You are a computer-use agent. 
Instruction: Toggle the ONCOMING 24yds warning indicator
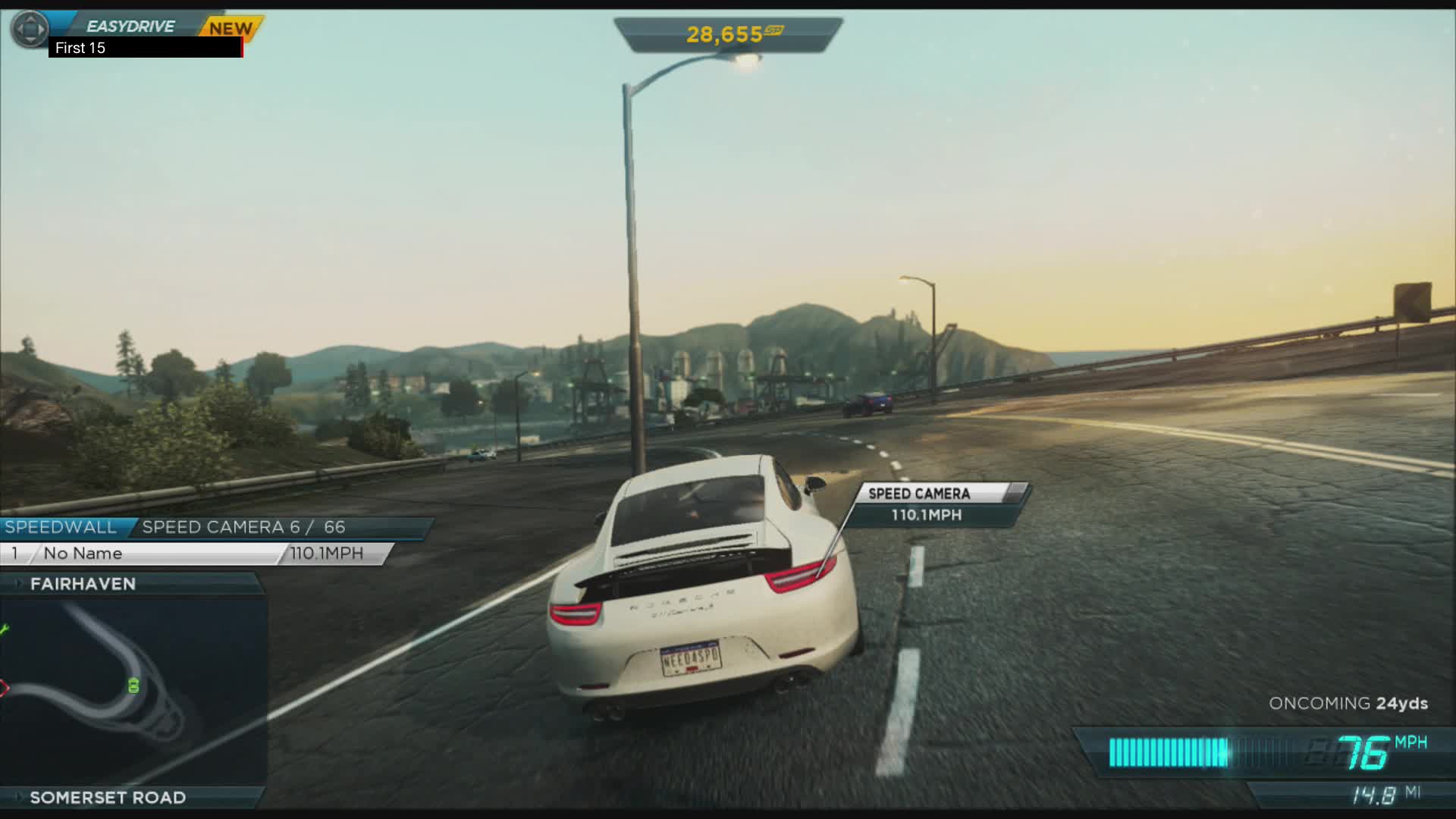1349,703
